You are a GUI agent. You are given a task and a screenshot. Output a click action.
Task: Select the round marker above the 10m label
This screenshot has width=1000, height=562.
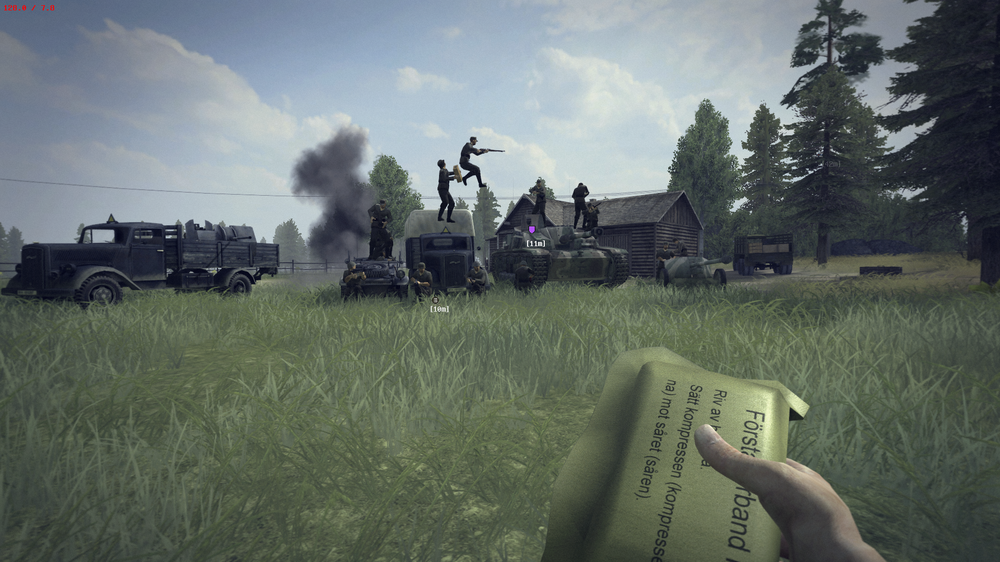[435, 298]
